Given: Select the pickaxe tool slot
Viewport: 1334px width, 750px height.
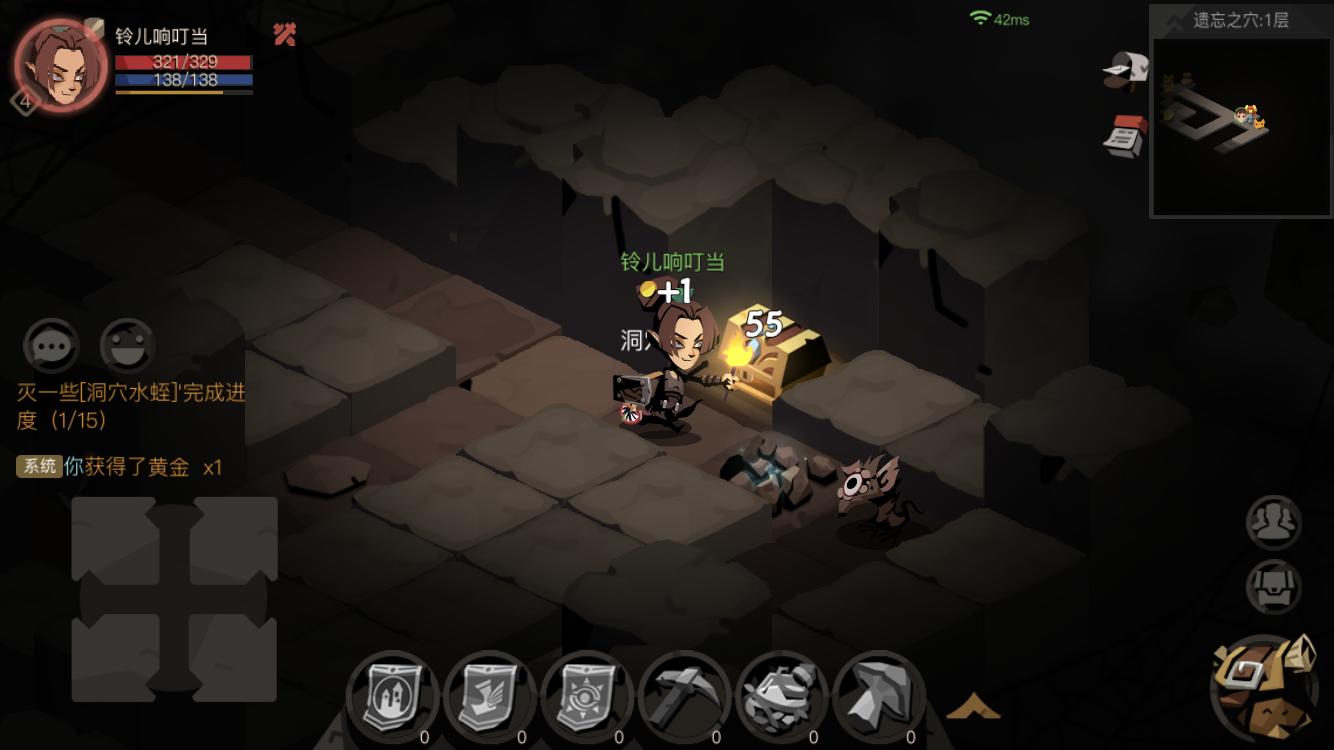Looking at the screenshot, I should pyautogui.click(x=683, y=695).
